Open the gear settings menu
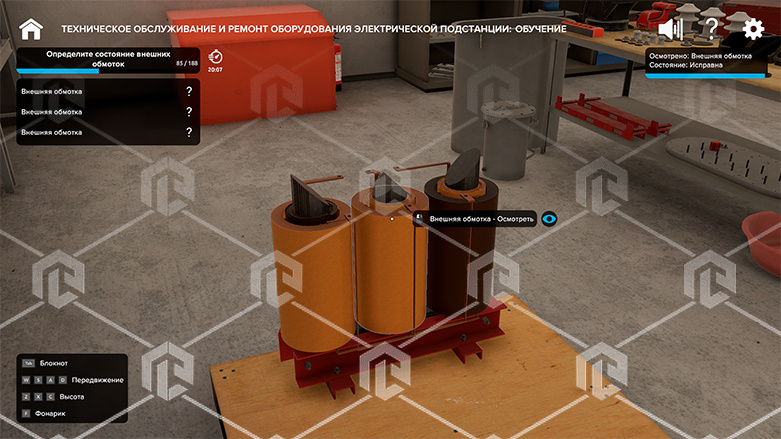 [753, 28]
